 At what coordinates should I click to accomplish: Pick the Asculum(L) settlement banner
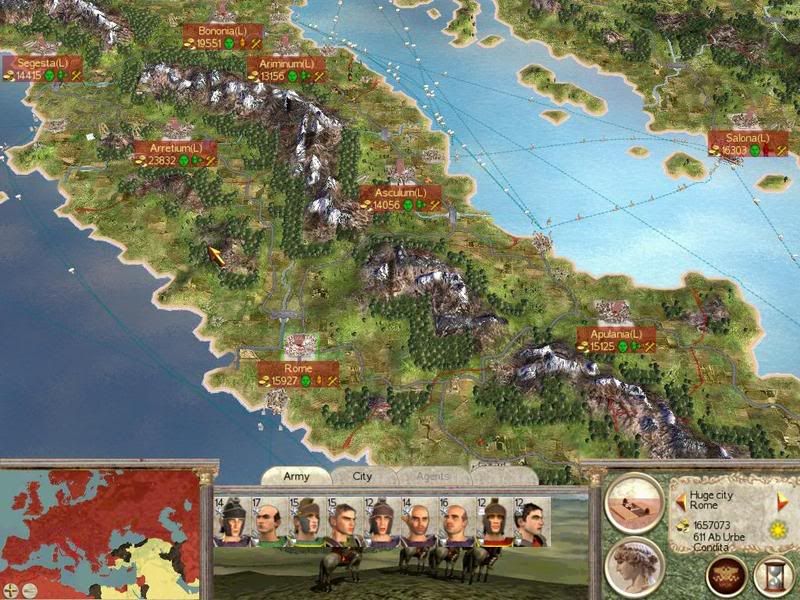coord(400,198)
